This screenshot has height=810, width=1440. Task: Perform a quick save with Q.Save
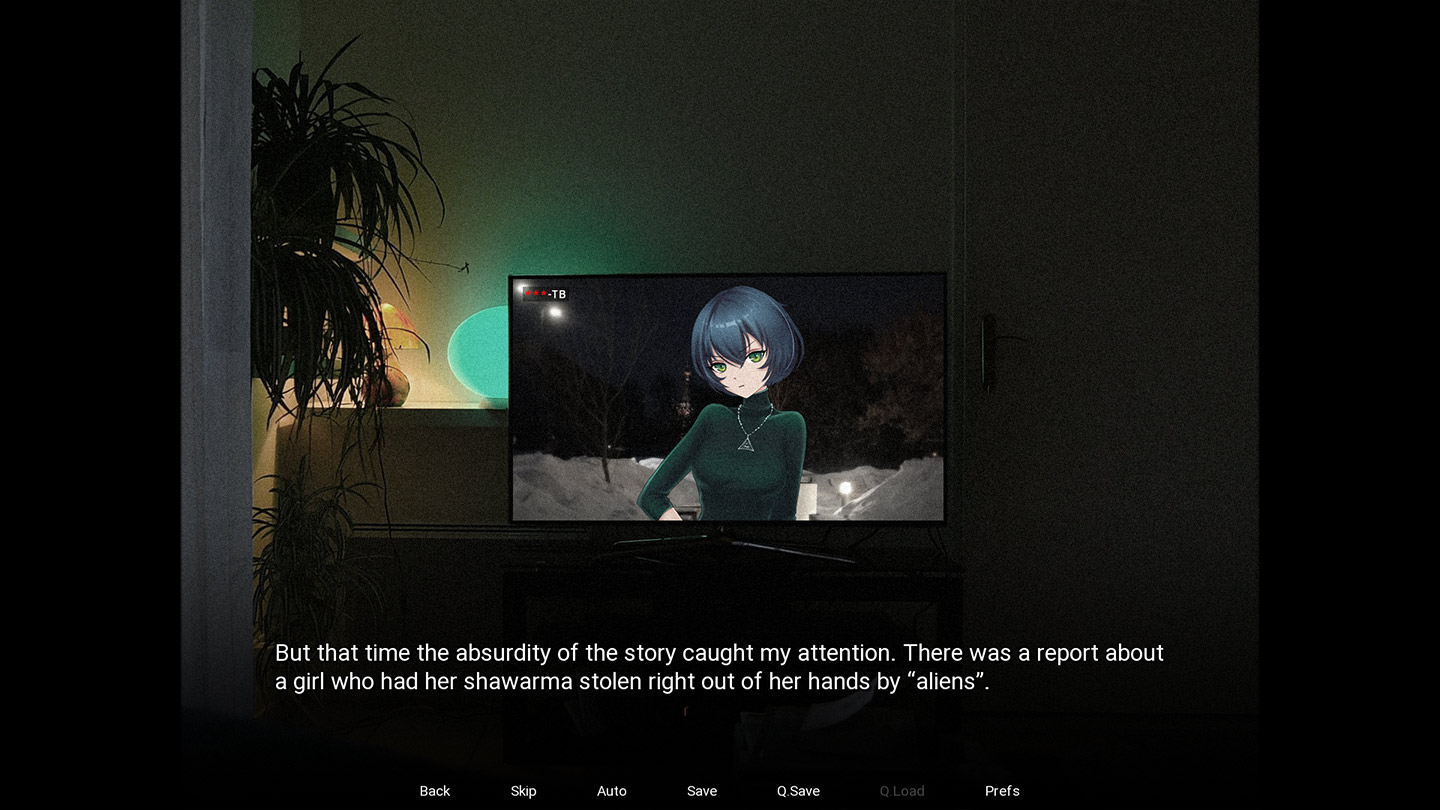[796, 791]
